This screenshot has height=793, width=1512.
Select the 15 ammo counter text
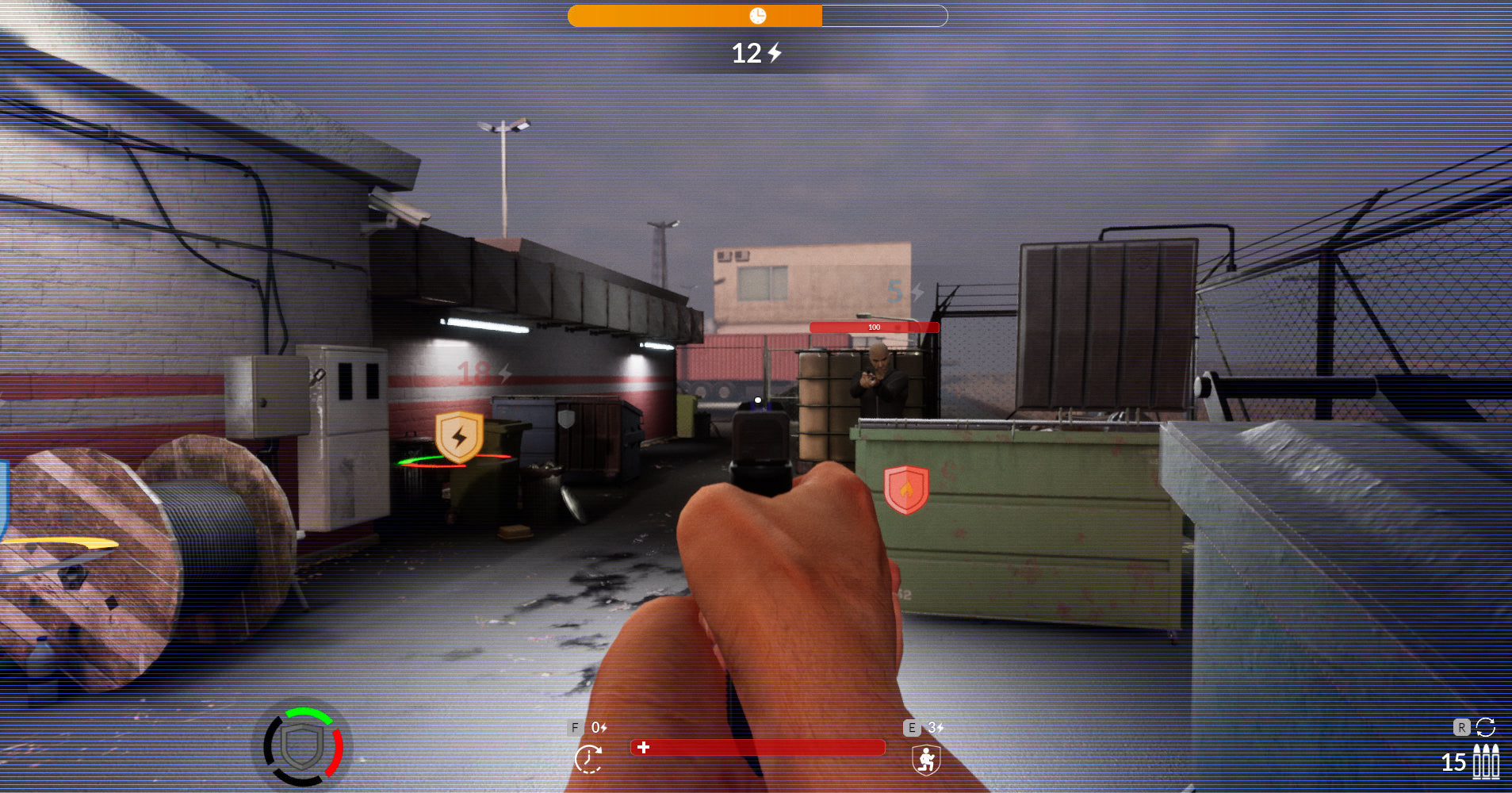tap(1454, 762)
